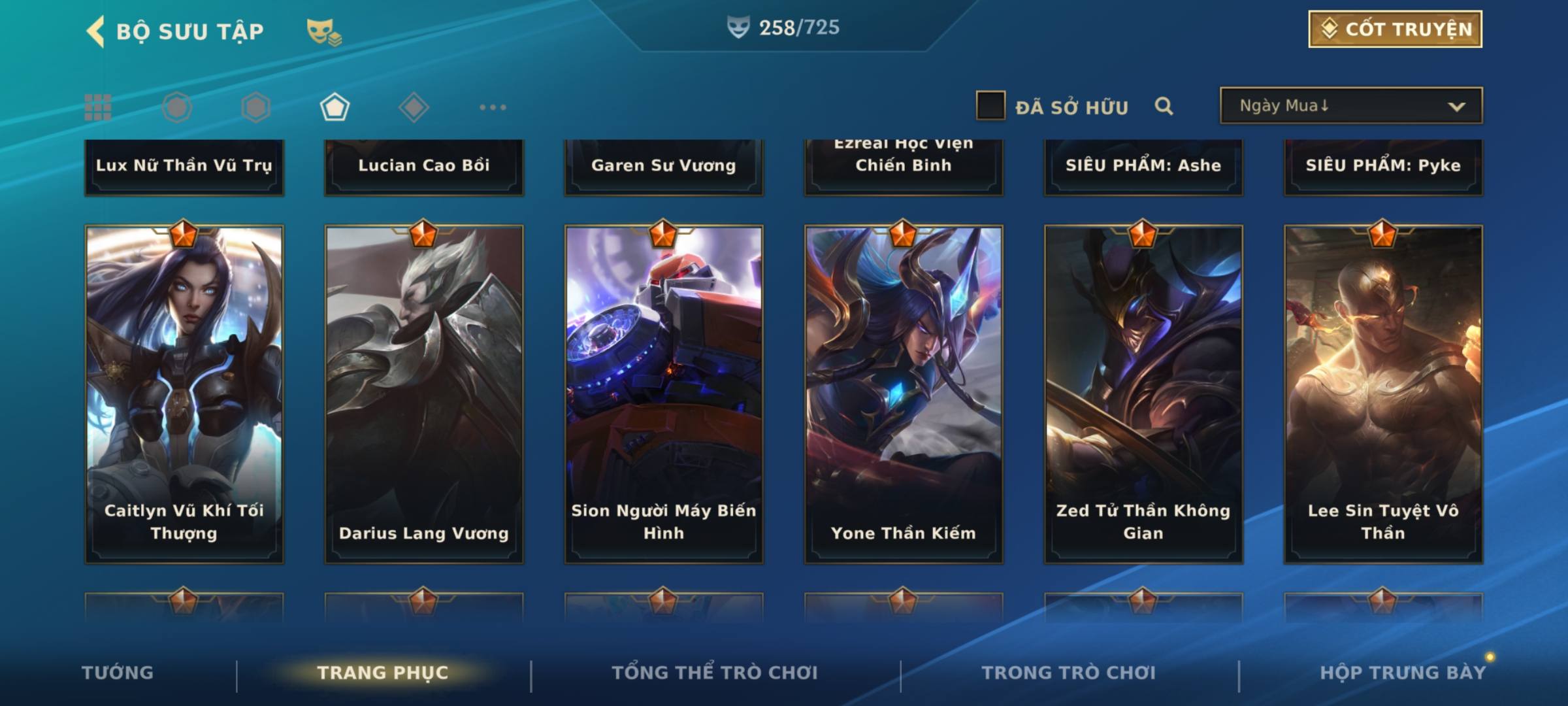Go to Hộp Trưng Bày tab
Viewport: 1568px width, 706px height.
click(1403, 672)
